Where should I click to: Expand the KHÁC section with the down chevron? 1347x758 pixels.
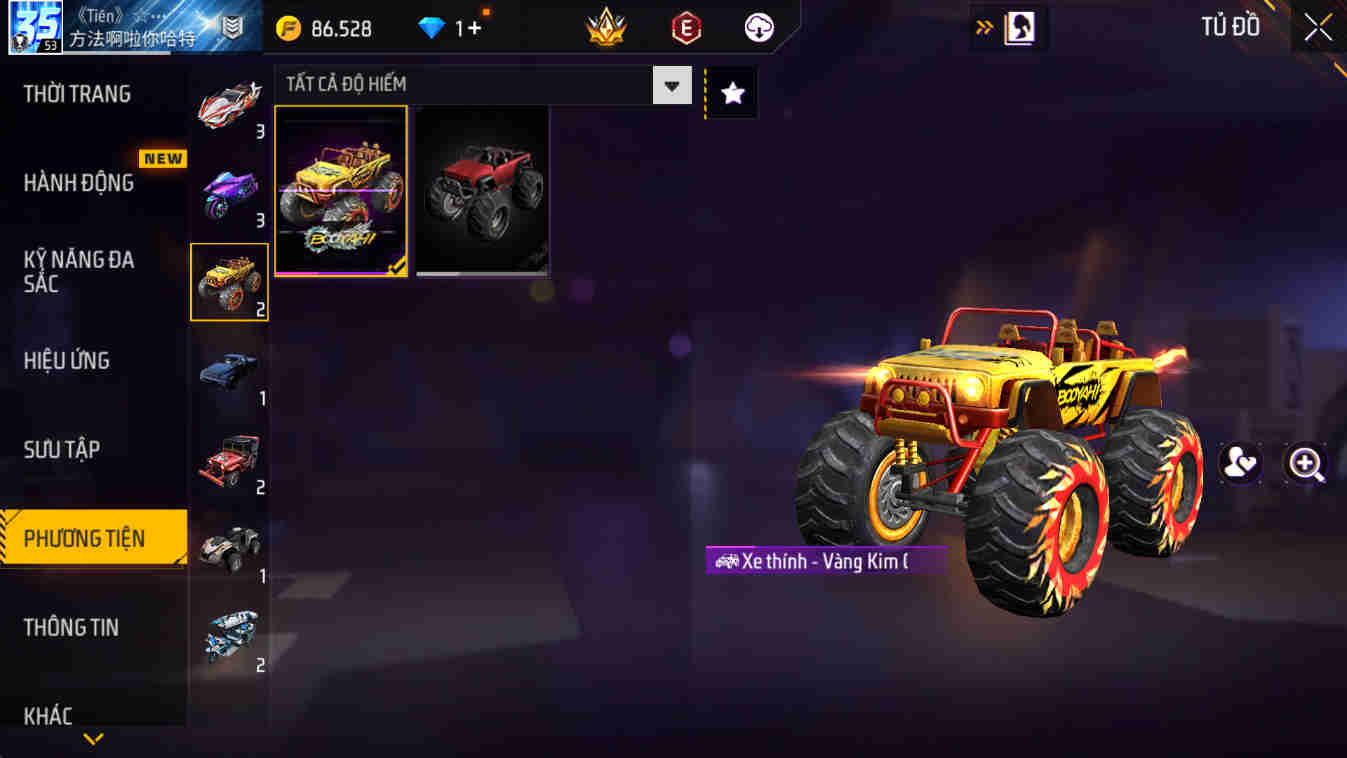93,740
